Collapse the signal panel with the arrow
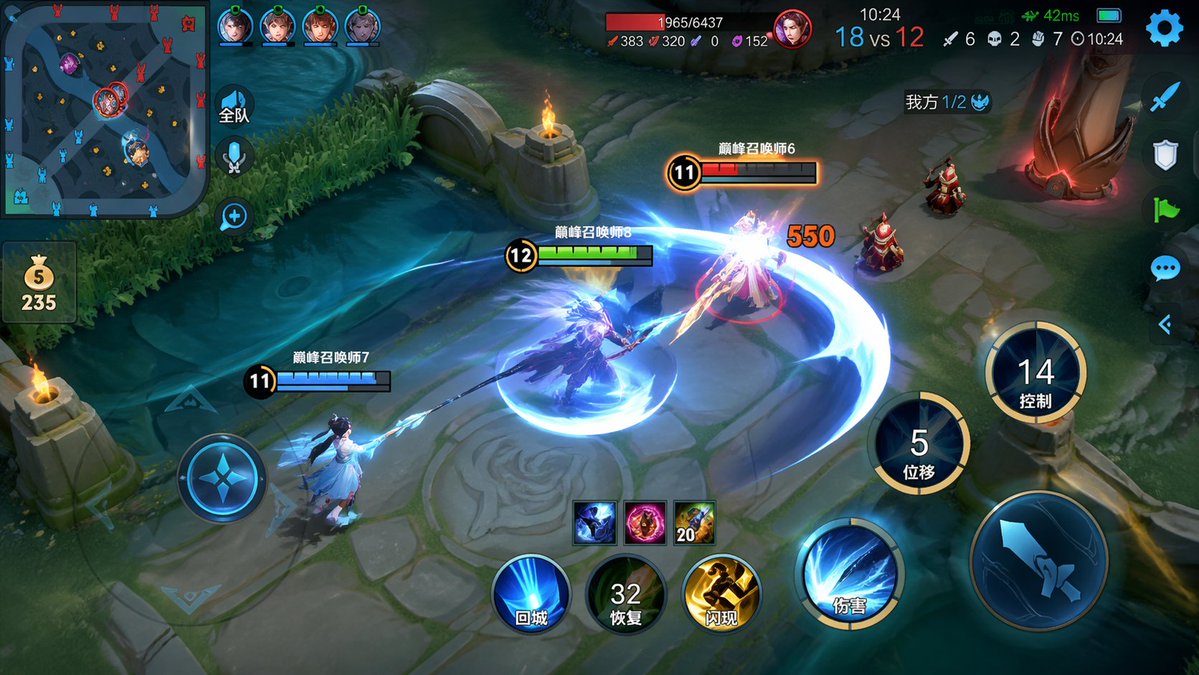Viewport: 1199px width, 675px height. tap(1165, 323)
